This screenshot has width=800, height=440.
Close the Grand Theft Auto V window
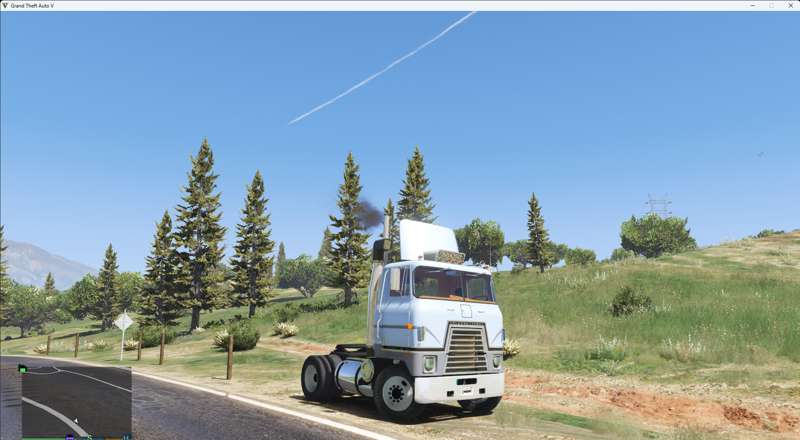click(x=789, y=5)
